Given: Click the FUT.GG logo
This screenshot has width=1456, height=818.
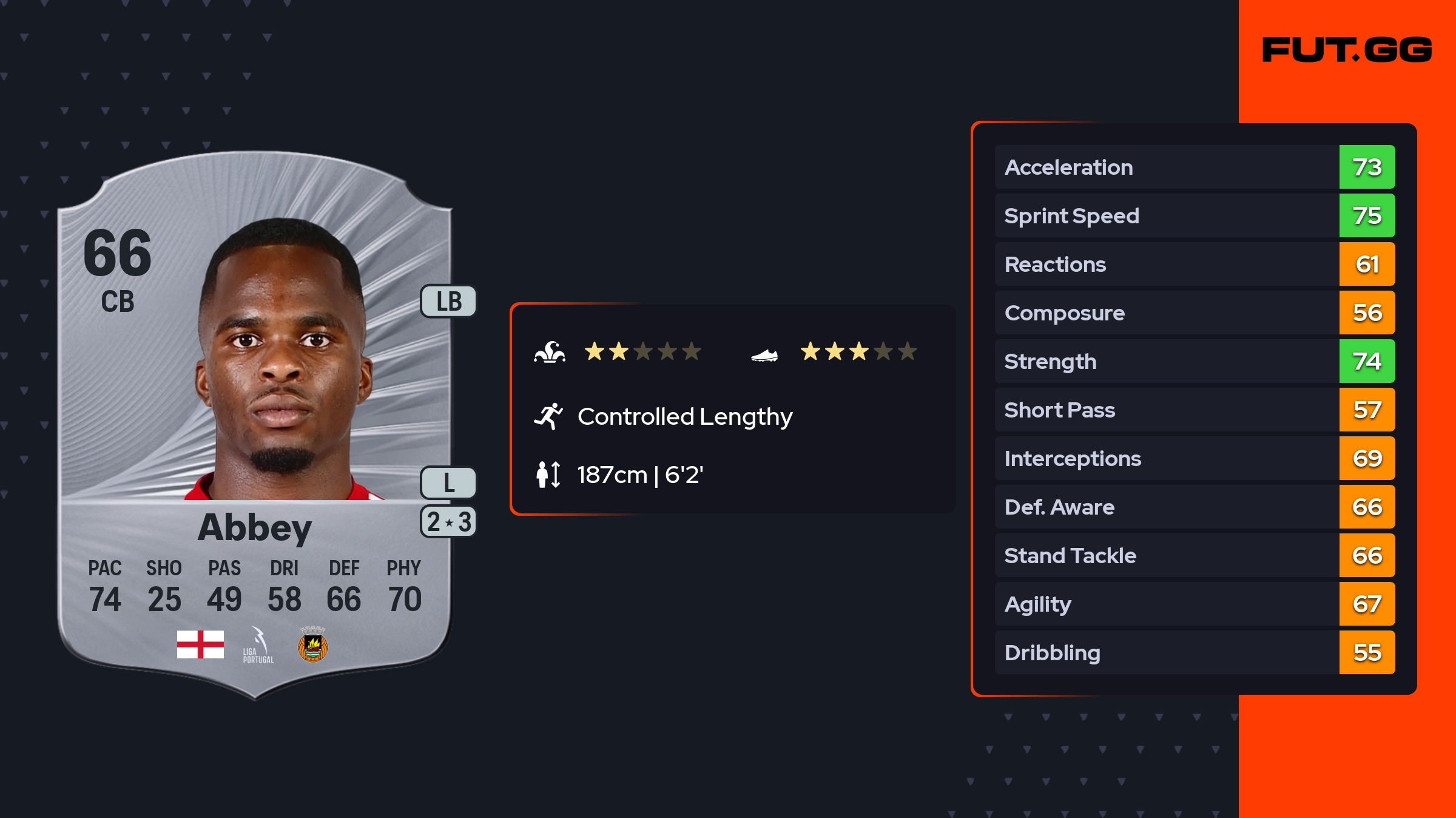Looking at the screenshot, I should pos(1347,50).
